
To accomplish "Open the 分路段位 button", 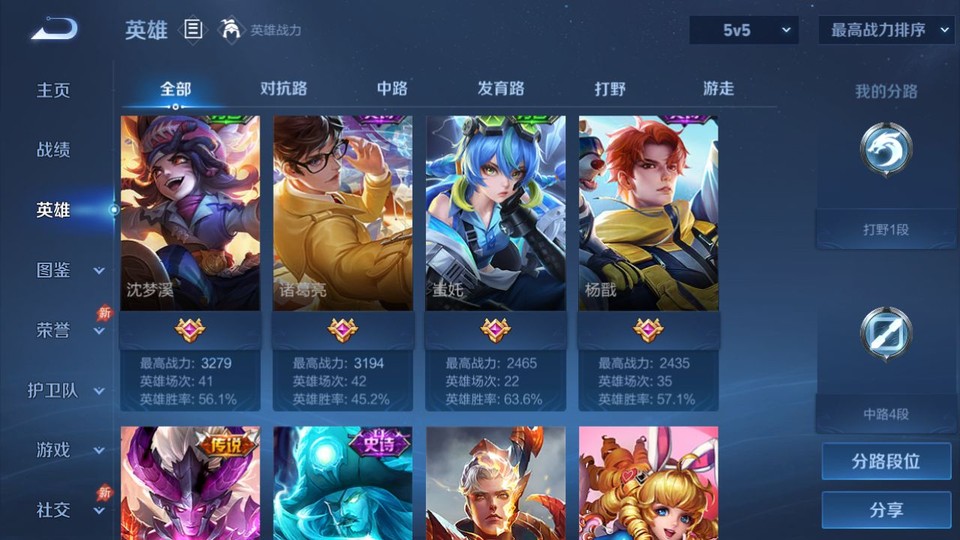I will (886, 462).
